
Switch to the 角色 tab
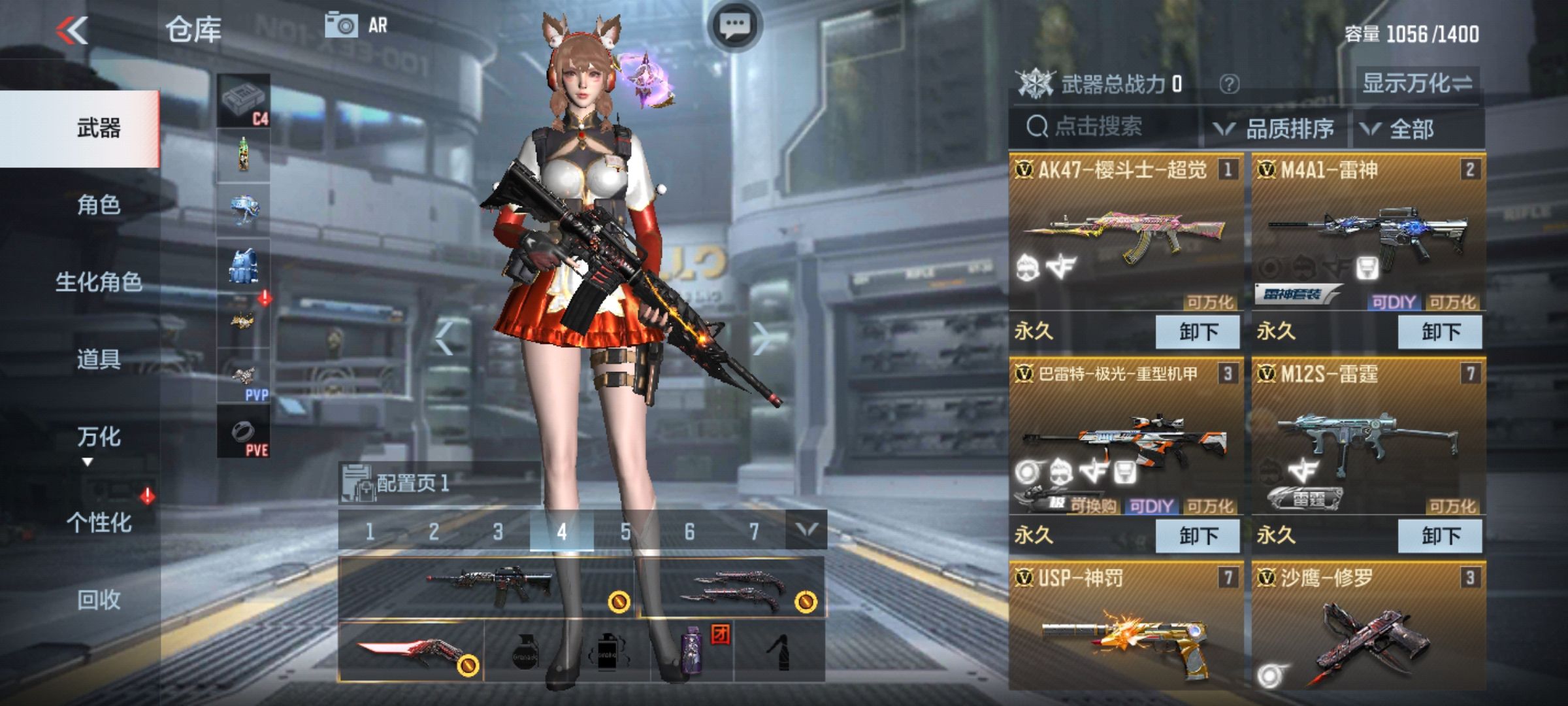99,205
